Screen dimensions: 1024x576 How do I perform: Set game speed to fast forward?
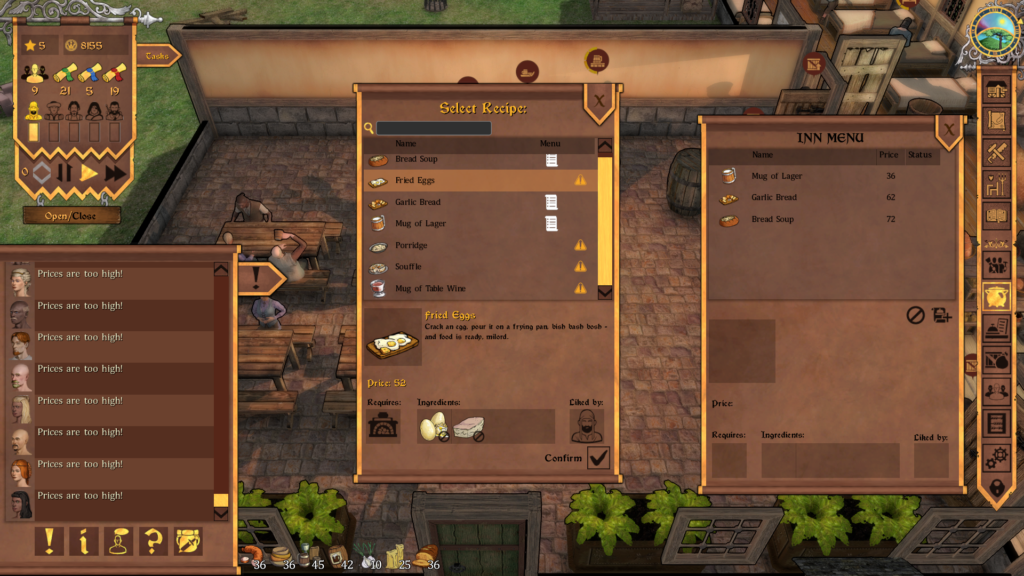point(116,173)
